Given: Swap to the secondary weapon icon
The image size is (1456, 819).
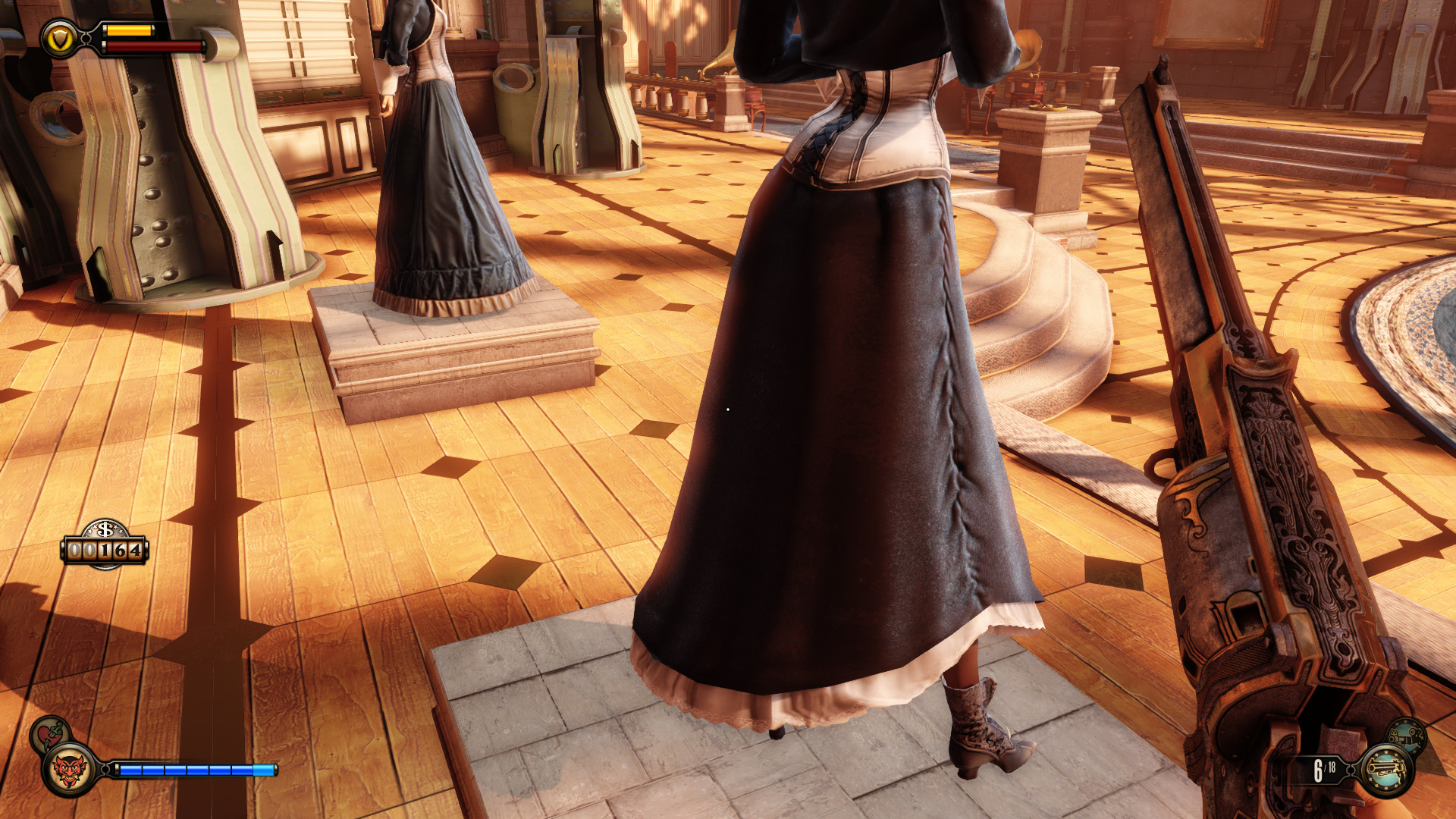Looking at the screenshot, I should tap(1407, 736).
